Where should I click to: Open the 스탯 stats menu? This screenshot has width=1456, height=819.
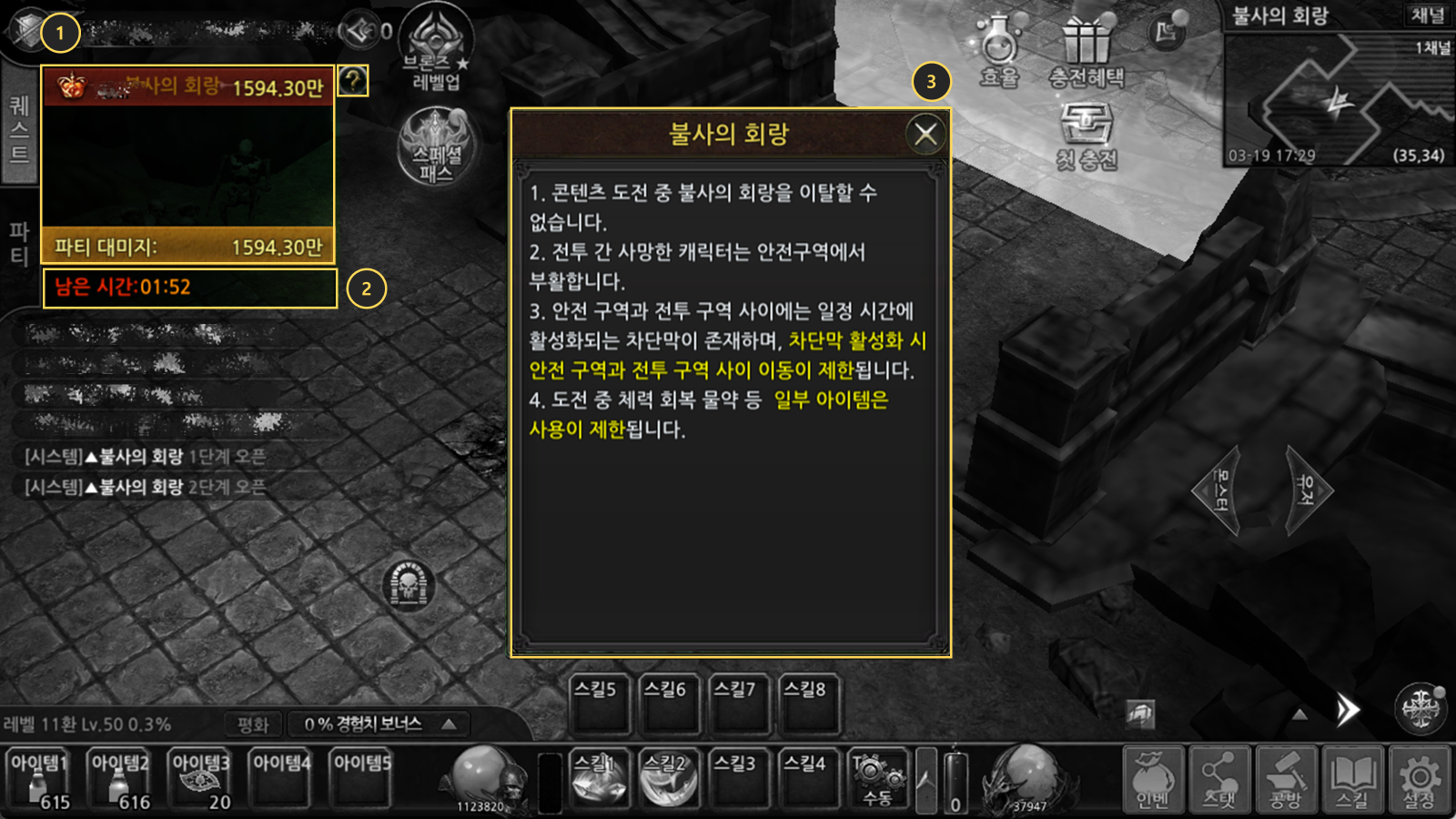click(x=1219, y=779)
